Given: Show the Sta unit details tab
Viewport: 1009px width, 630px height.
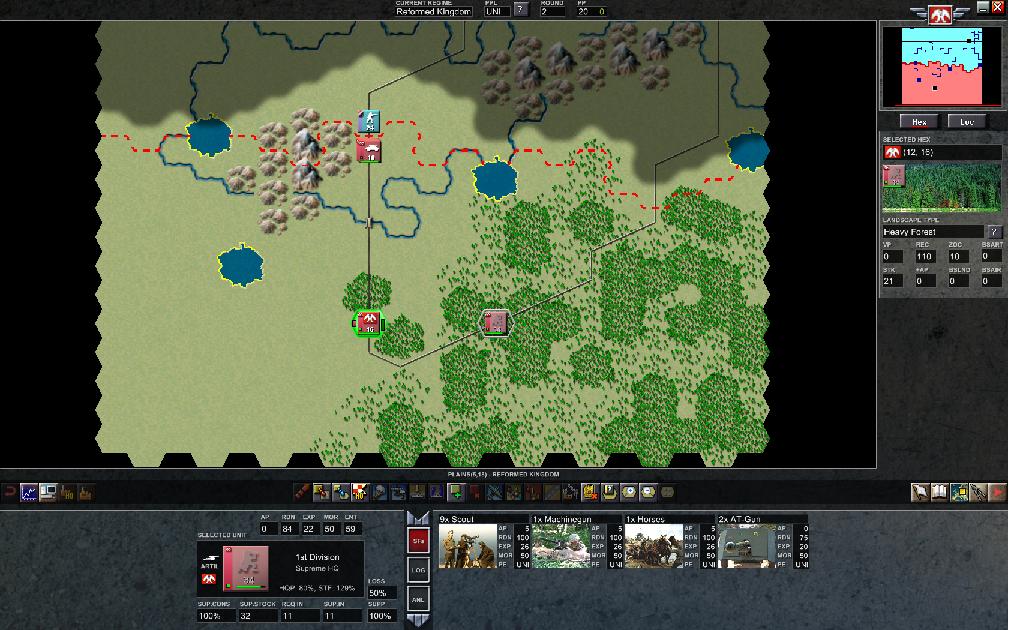Looking at the screenshot, I should (418, 541).
